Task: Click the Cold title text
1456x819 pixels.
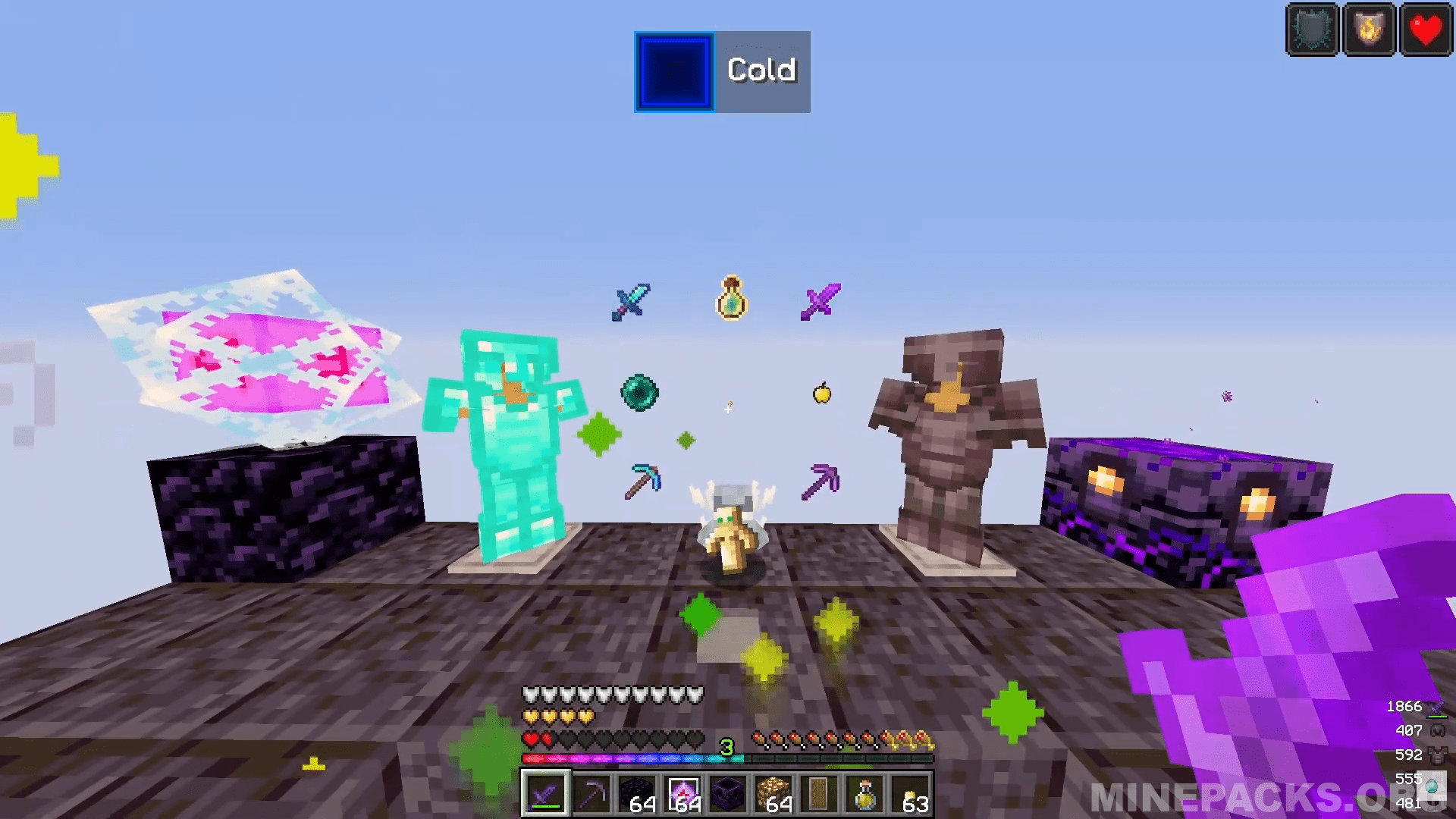Action: click(x=761, y=70)
